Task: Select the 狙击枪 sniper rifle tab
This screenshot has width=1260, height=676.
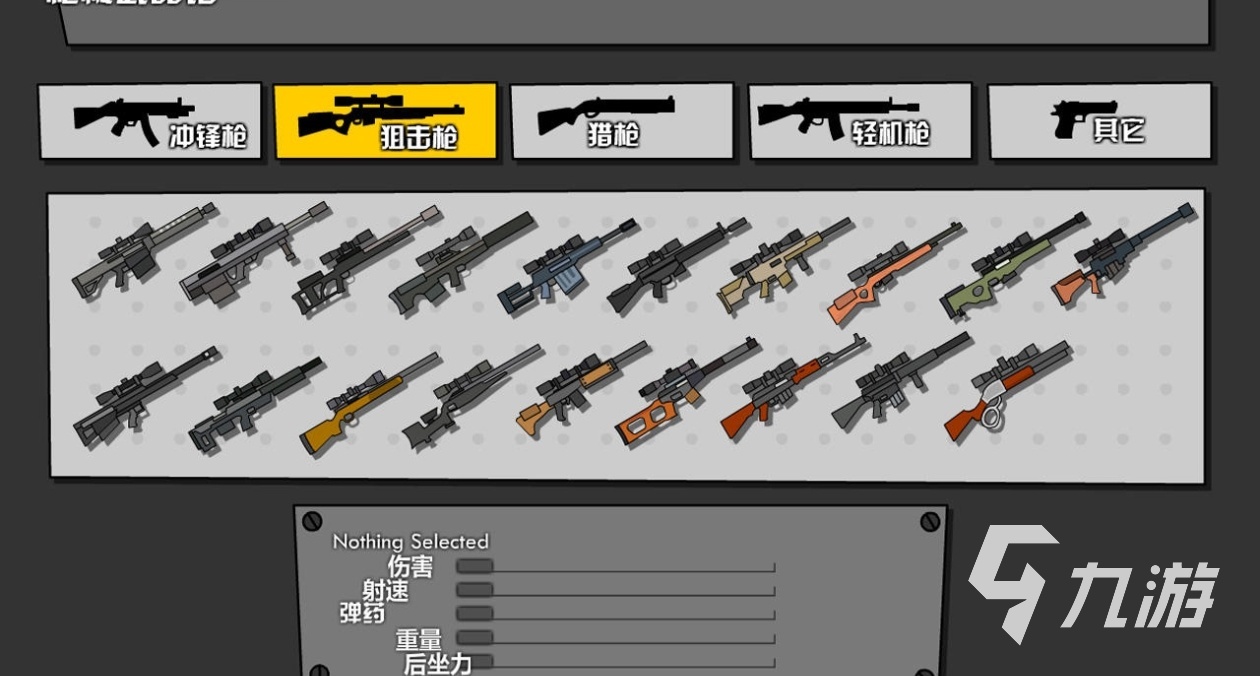Action: [385, 121]
